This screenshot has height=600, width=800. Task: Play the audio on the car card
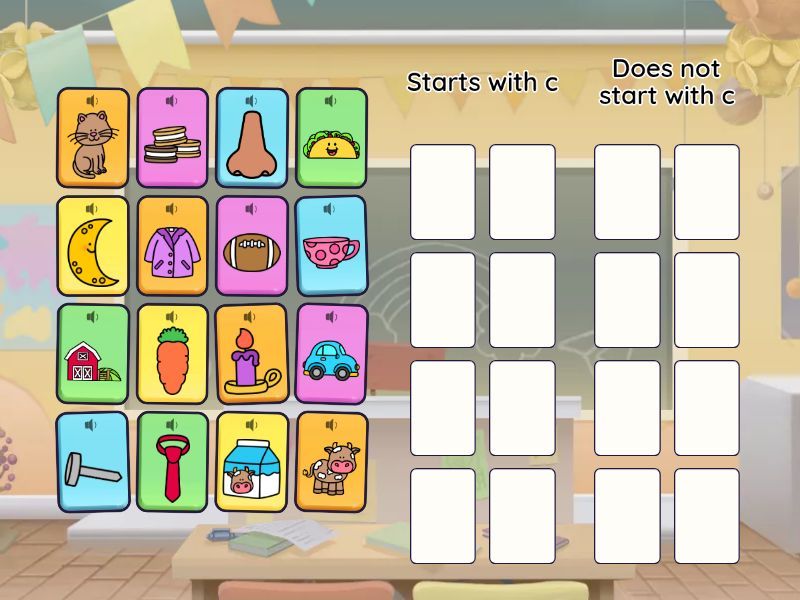(332, 317)
